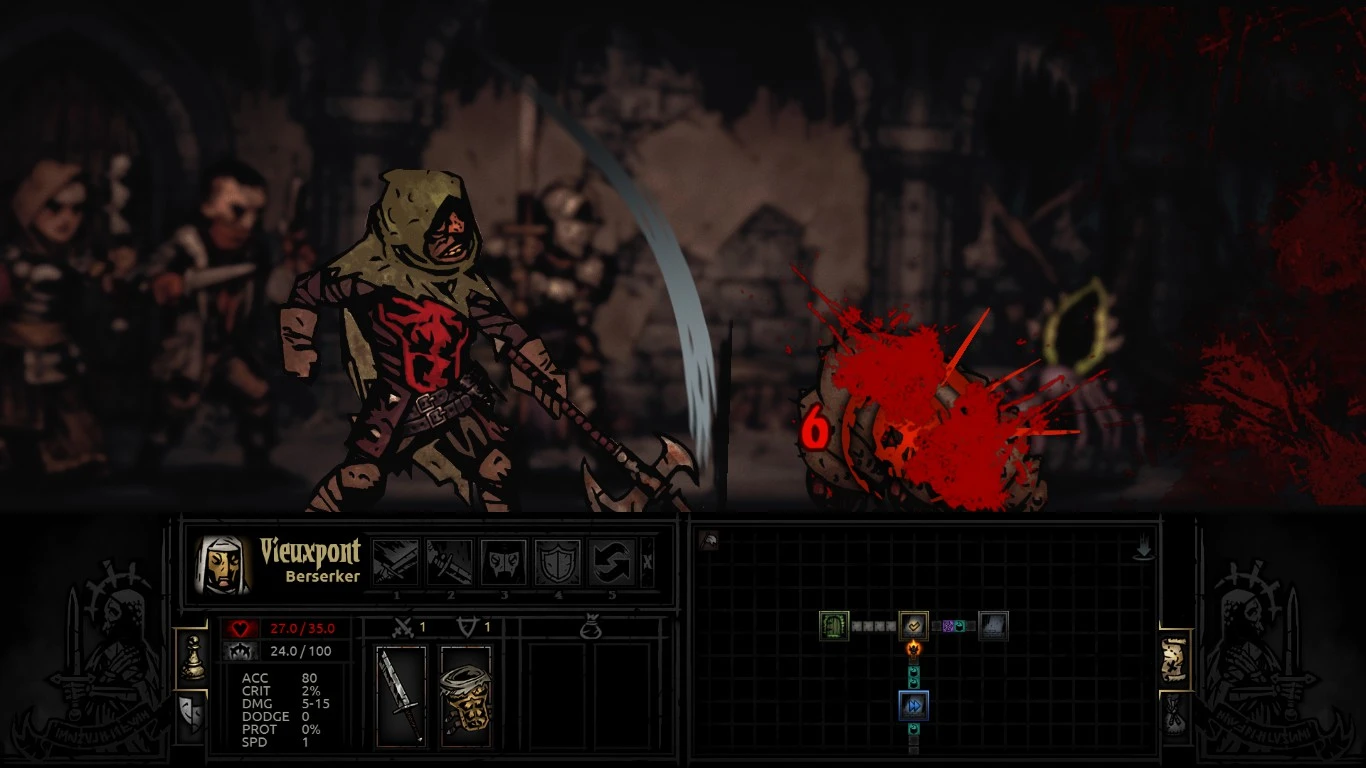Switch to the theater masks tab

point(191,713)
